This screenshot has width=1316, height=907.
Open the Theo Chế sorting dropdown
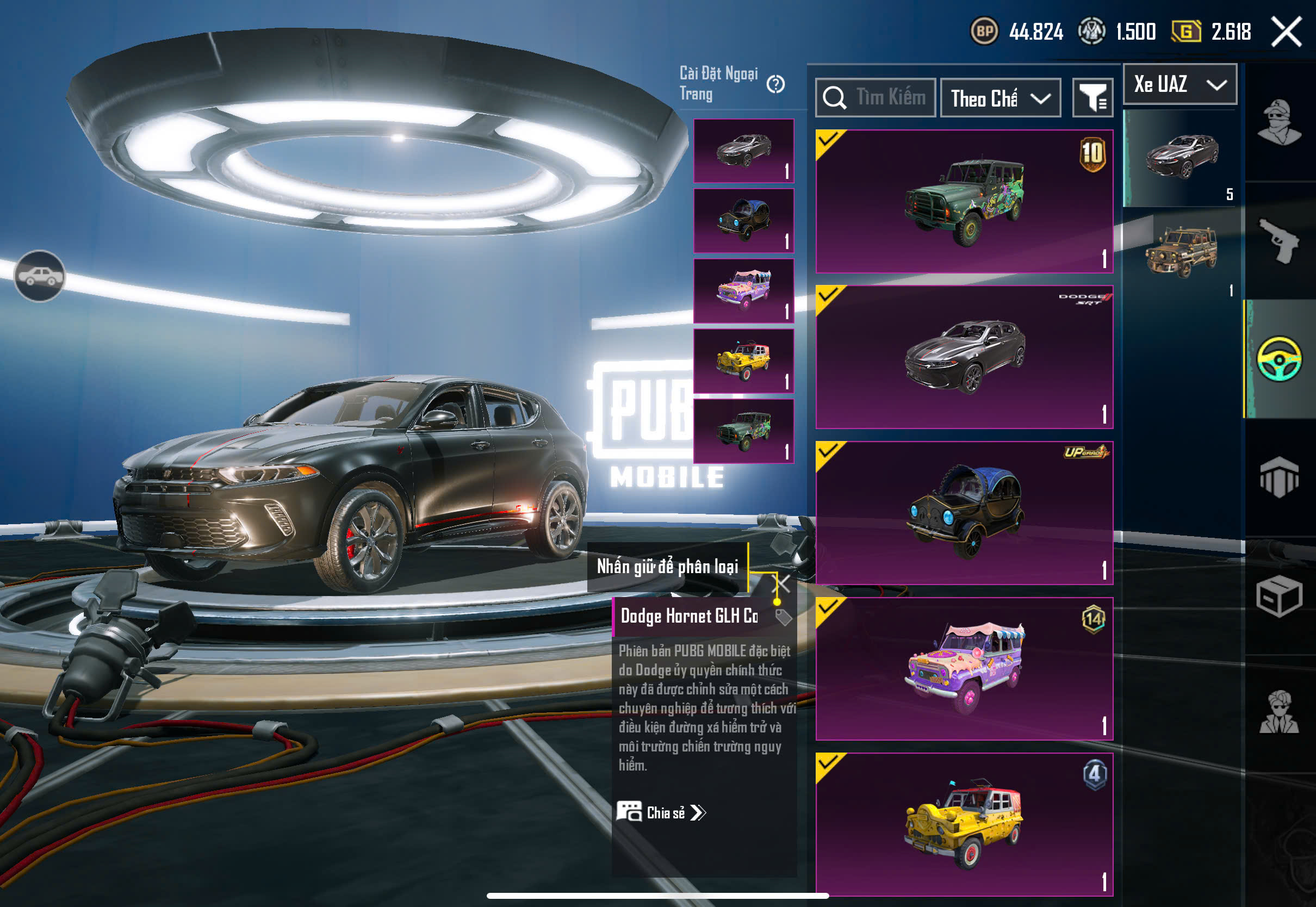1000,98
